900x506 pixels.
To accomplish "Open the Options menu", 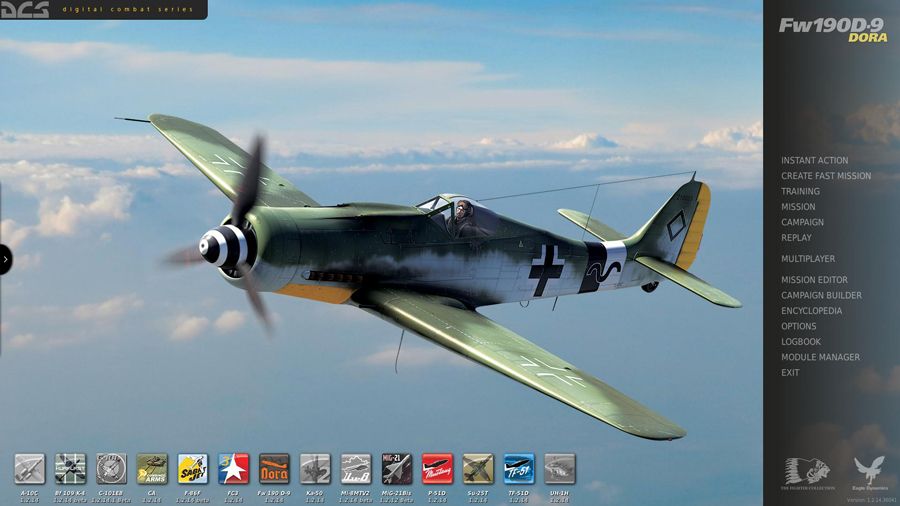I will tap(798, 326).
